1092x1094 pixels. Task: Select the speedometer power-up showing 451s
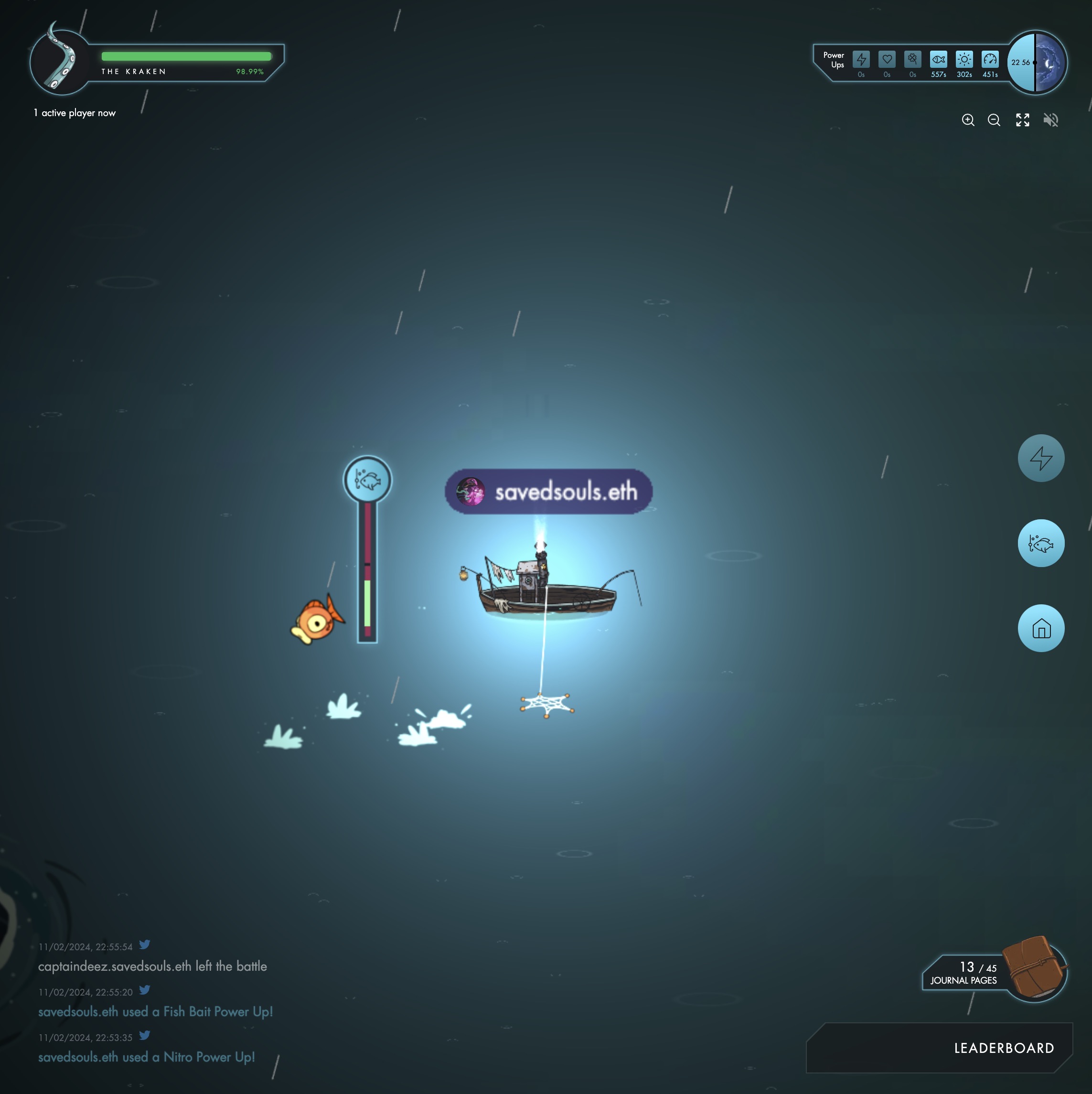tap(990, 59)
